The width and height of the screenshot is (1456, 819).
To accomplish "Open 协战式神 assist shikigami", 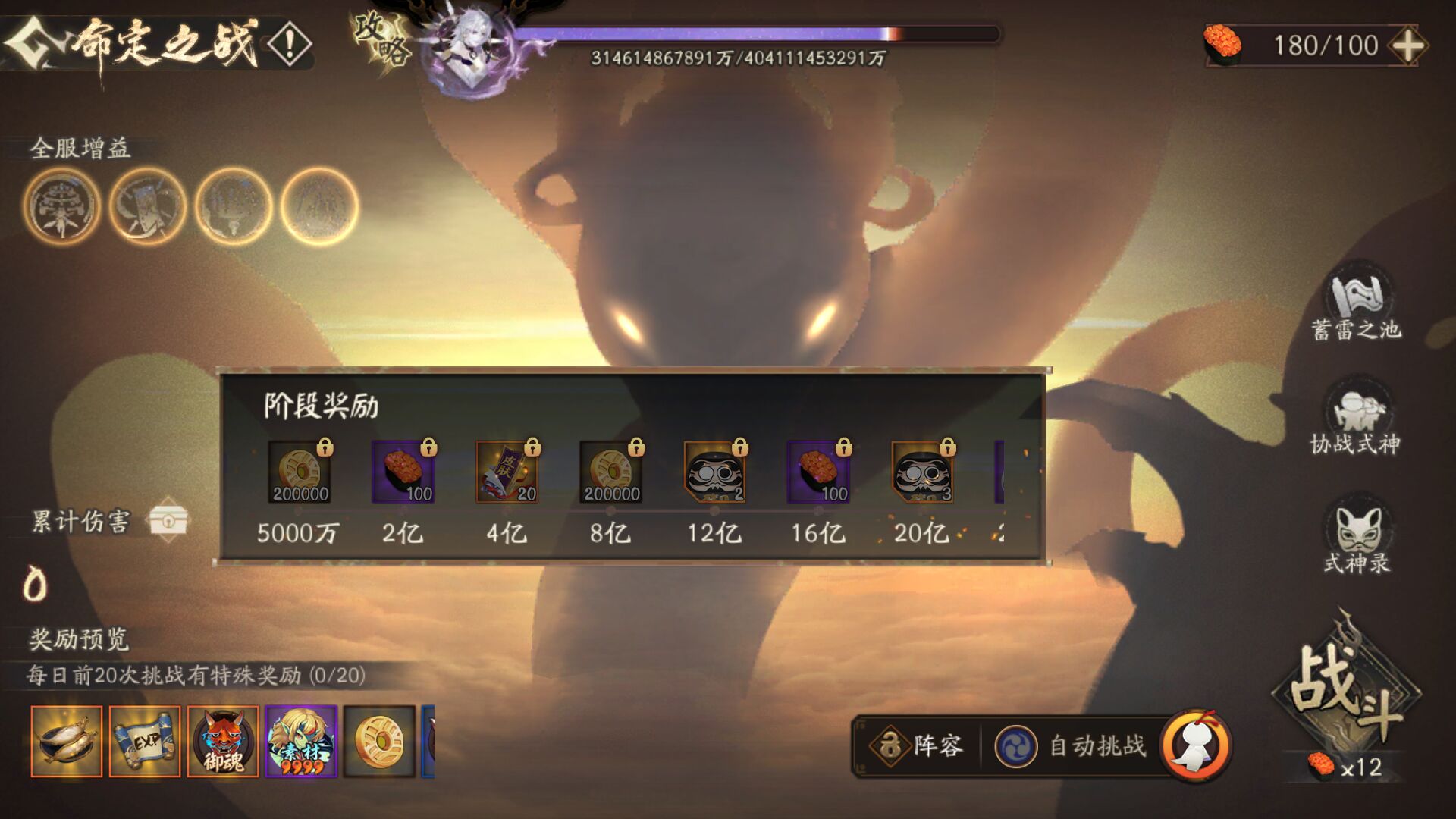I will tap(1356, 421).
